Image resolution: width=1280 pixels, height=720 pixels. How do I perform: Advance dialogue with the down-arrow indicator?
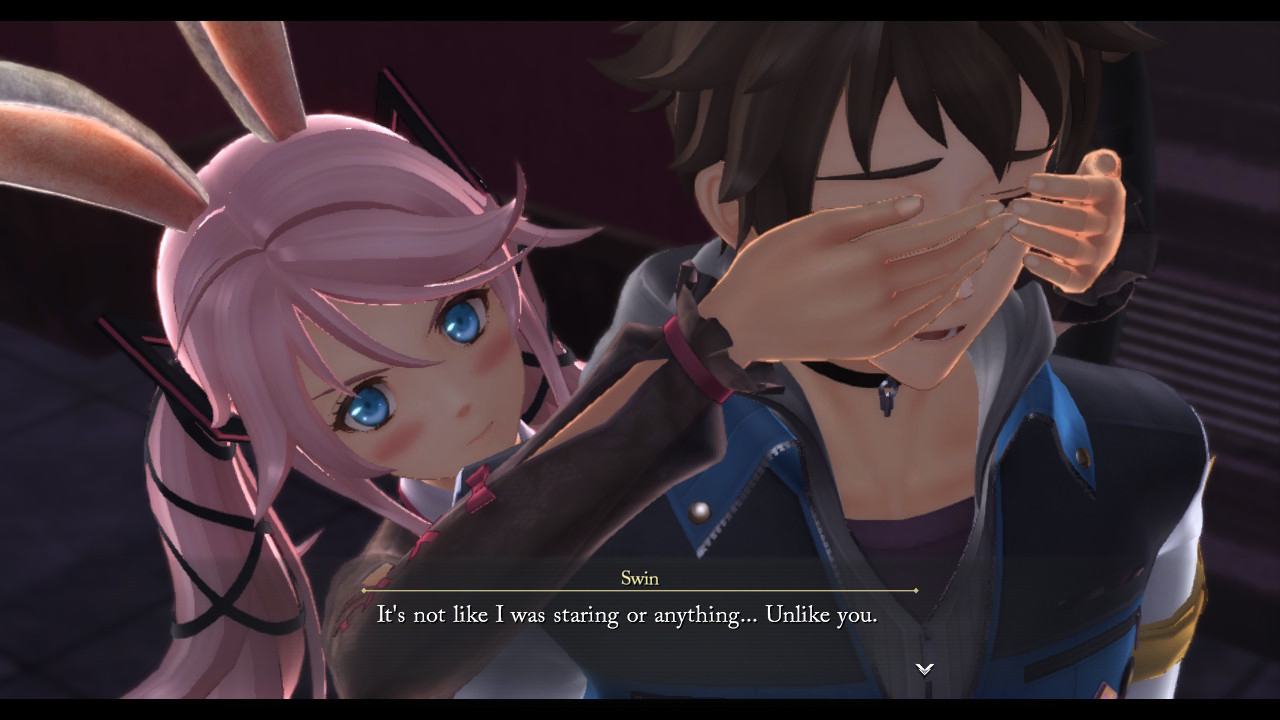(925, 668)
